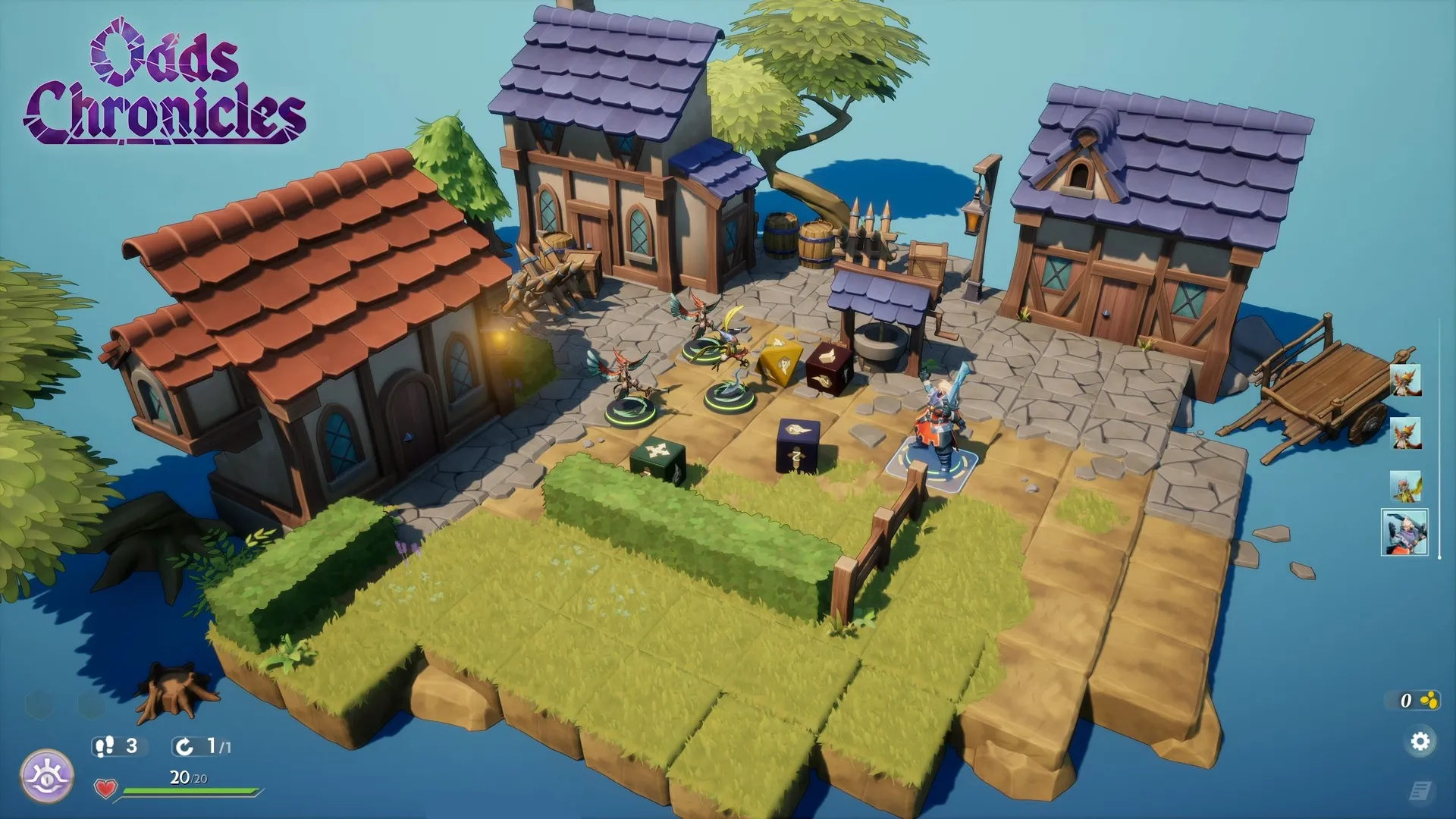Open the quest log scroll icon

click(1420, 791)
